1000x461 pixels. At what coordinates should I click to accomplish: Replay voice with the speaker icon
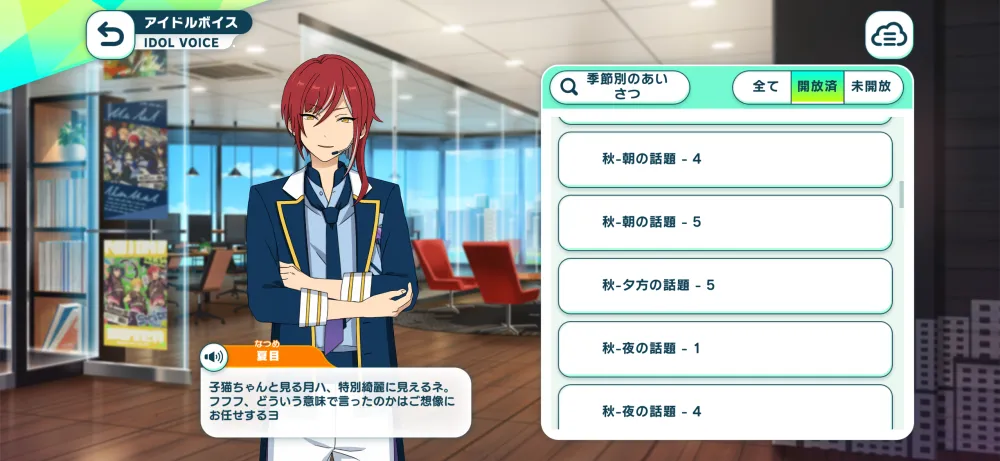(213, 357)
